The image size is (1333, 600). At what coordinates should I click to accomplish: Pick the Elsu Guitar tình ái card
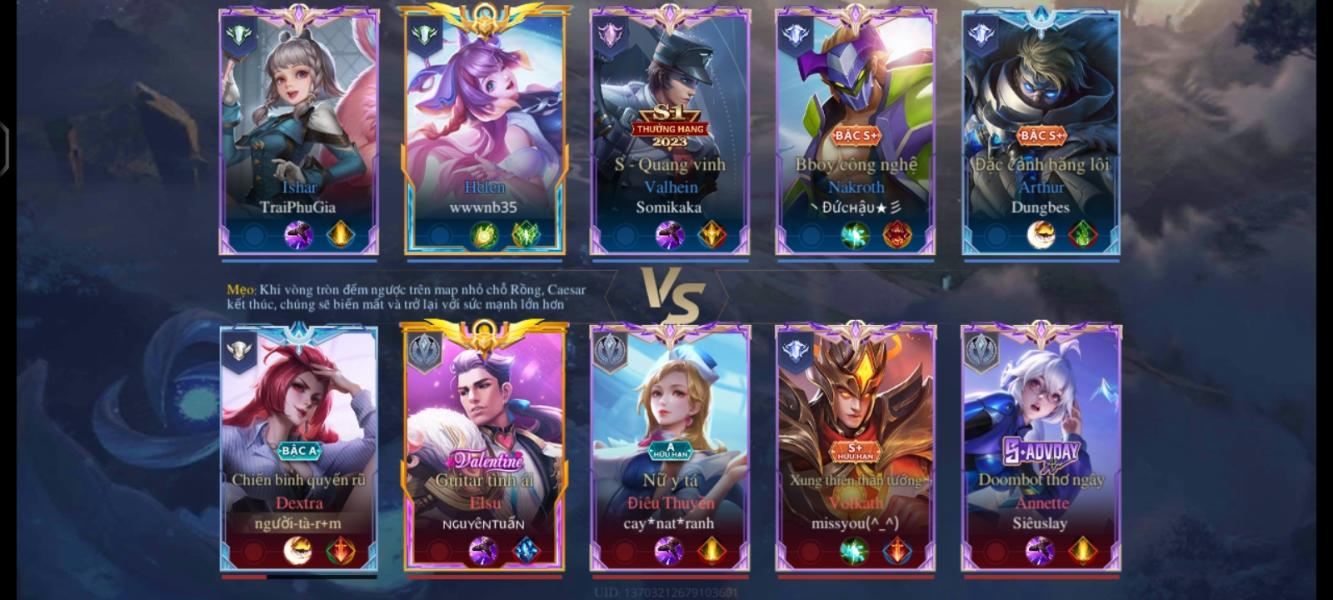pyautogui.click(x=485, y=445)
